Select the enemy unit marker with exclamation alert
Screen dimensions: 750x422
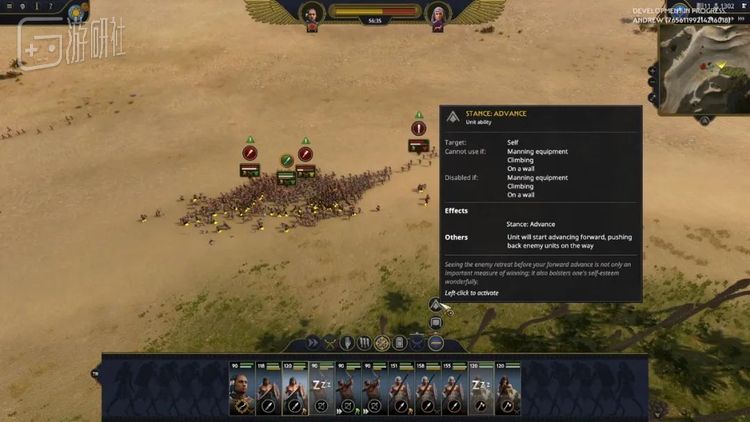tap(419, 129)
